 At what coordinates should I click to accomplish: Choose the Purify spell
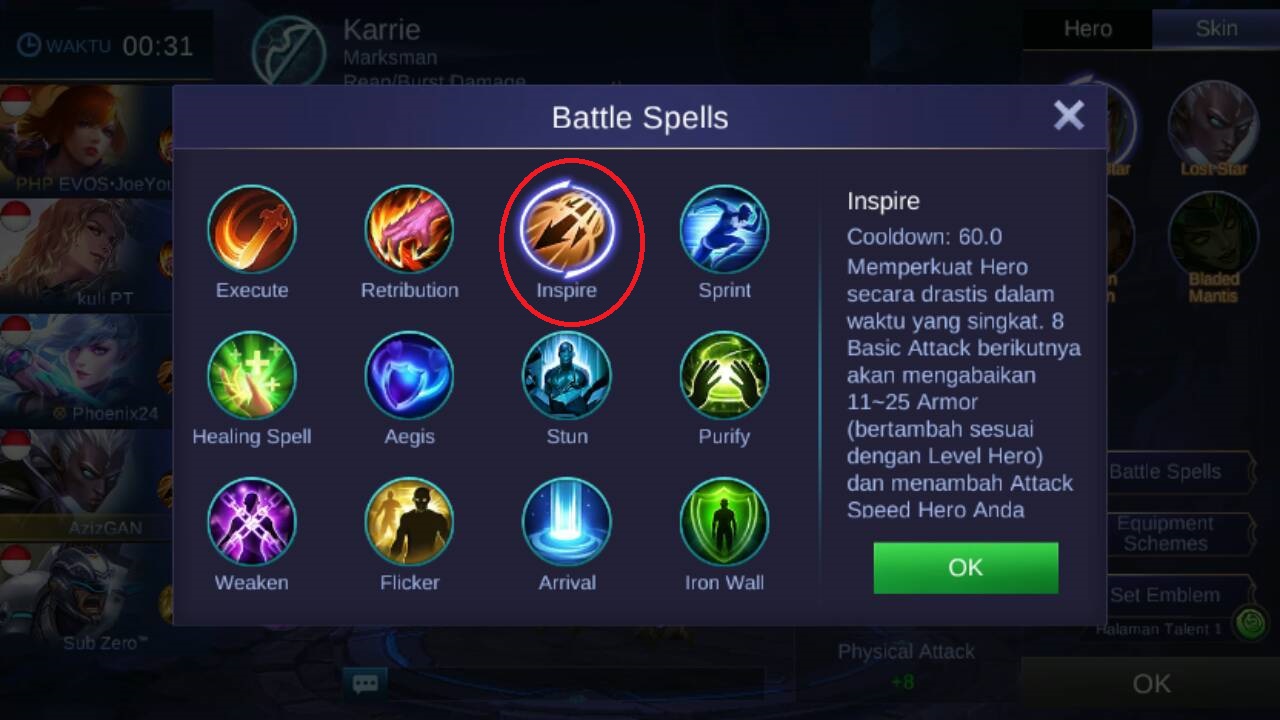point(724,376)
